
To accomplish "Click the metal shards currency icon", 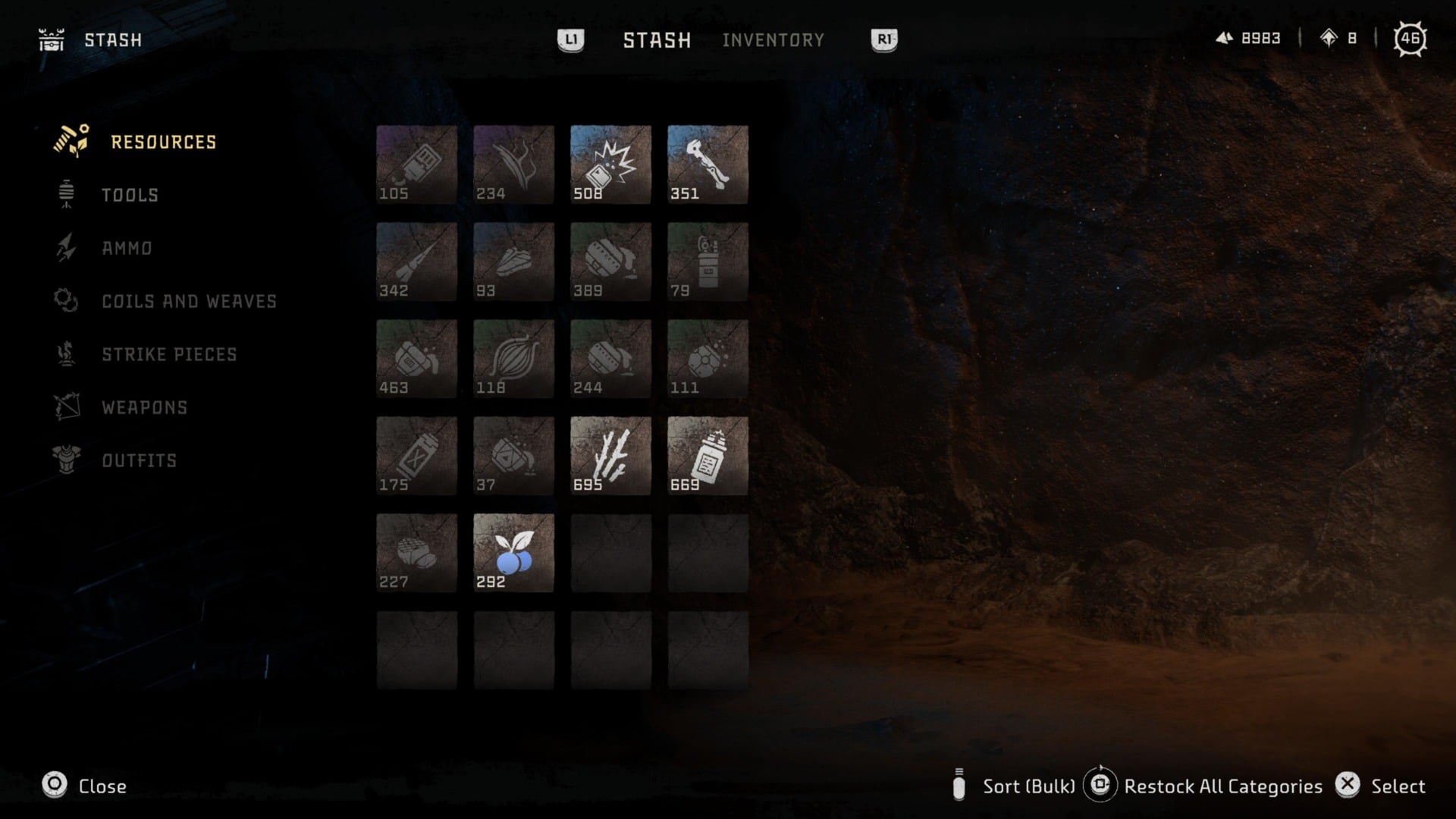I will click(1225, 38).
